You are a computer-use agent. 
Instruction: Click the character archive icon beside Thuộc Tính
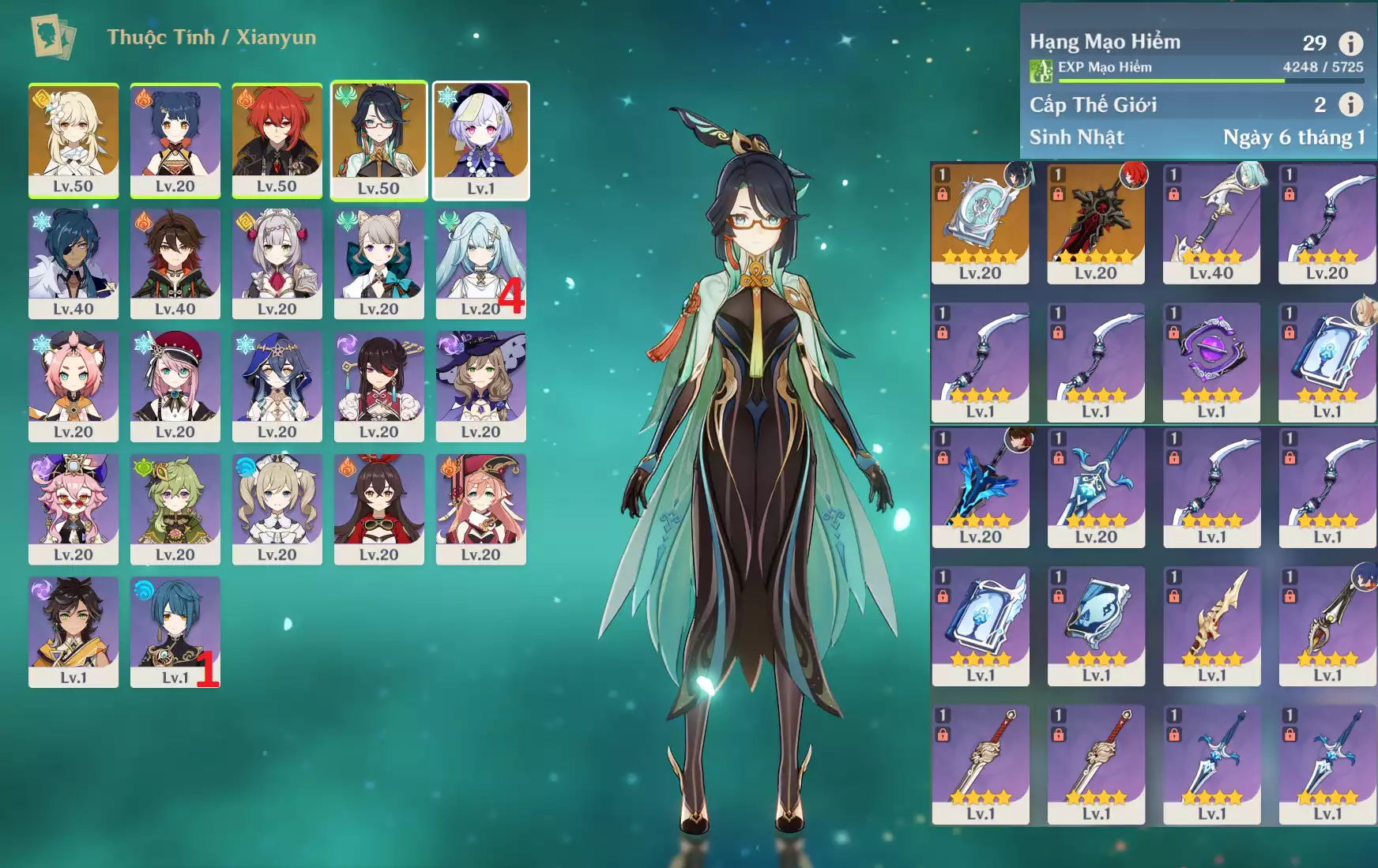click(53, 36)
